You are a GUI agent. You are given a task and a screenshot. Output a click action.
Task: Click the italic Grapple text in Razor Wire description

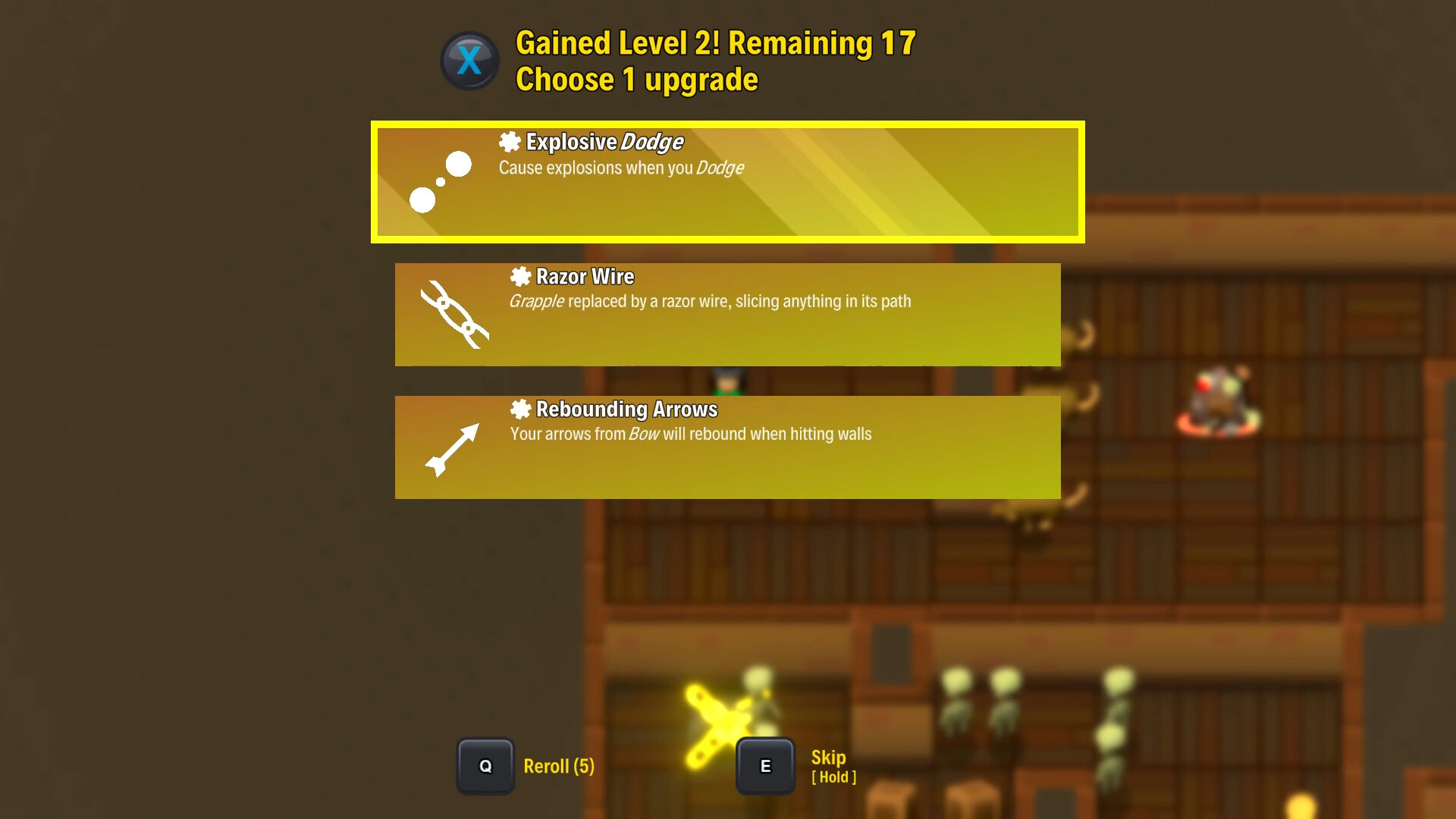pos(537,301)
